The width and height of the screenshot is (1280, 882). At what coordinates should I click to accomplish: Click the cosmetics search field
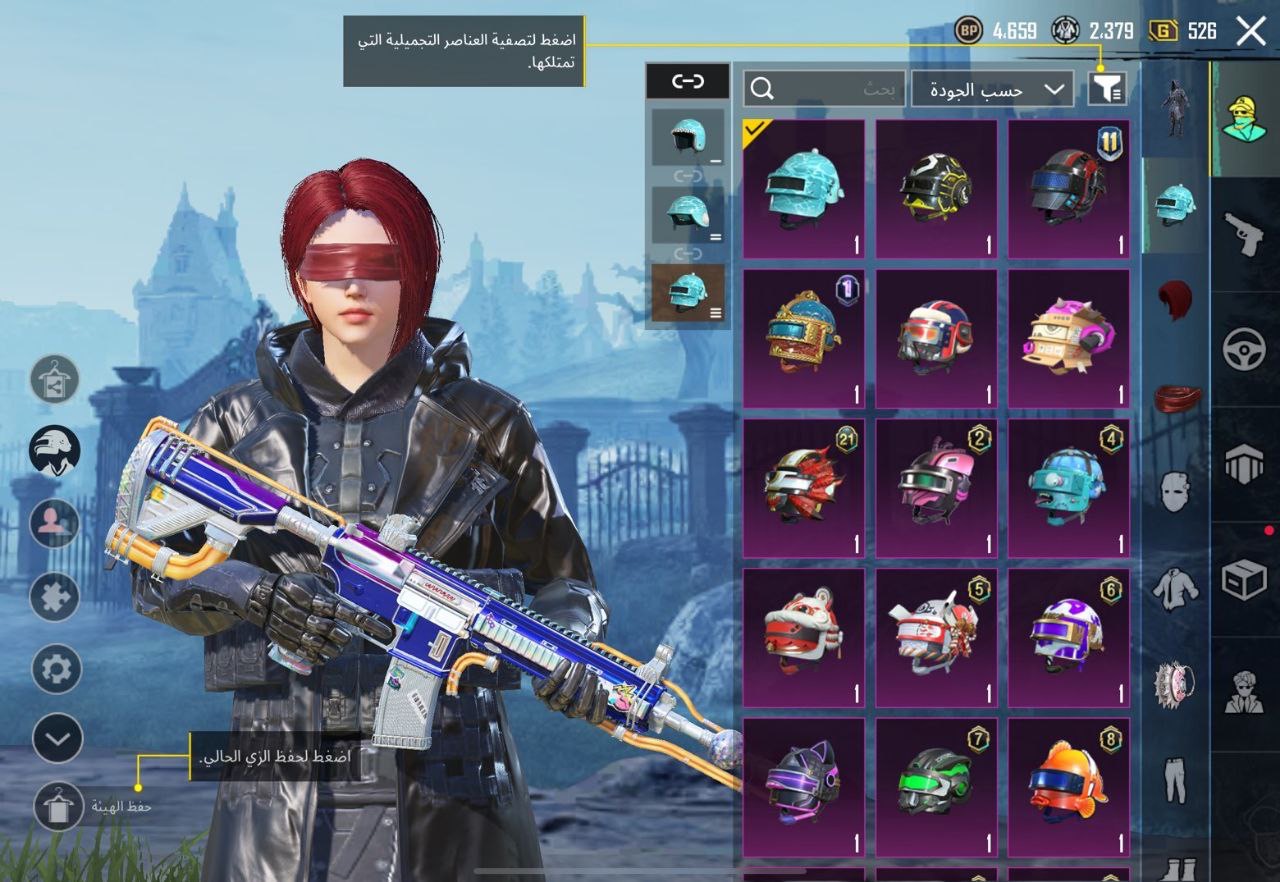[825, 89]
